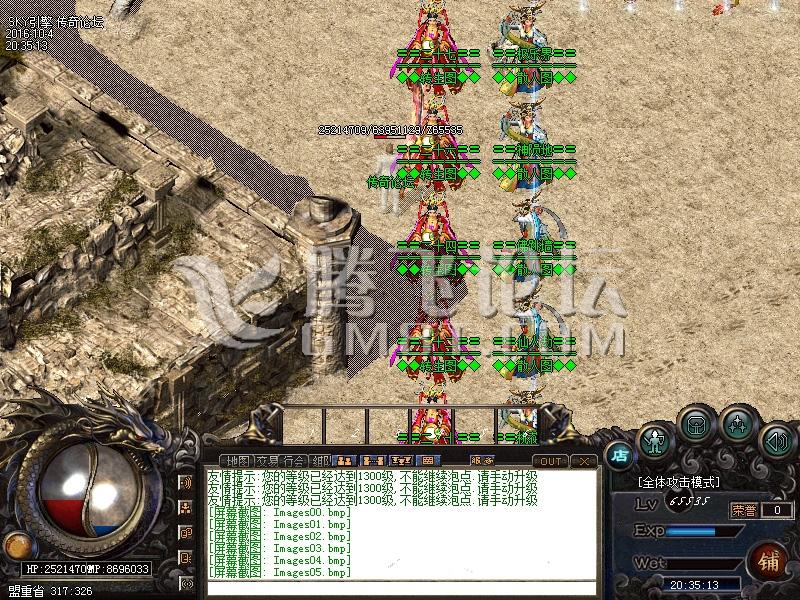Screen dimensions: 800x600
Task: Click the 荣誉 honor button
Action: click(x=742, y=510)
